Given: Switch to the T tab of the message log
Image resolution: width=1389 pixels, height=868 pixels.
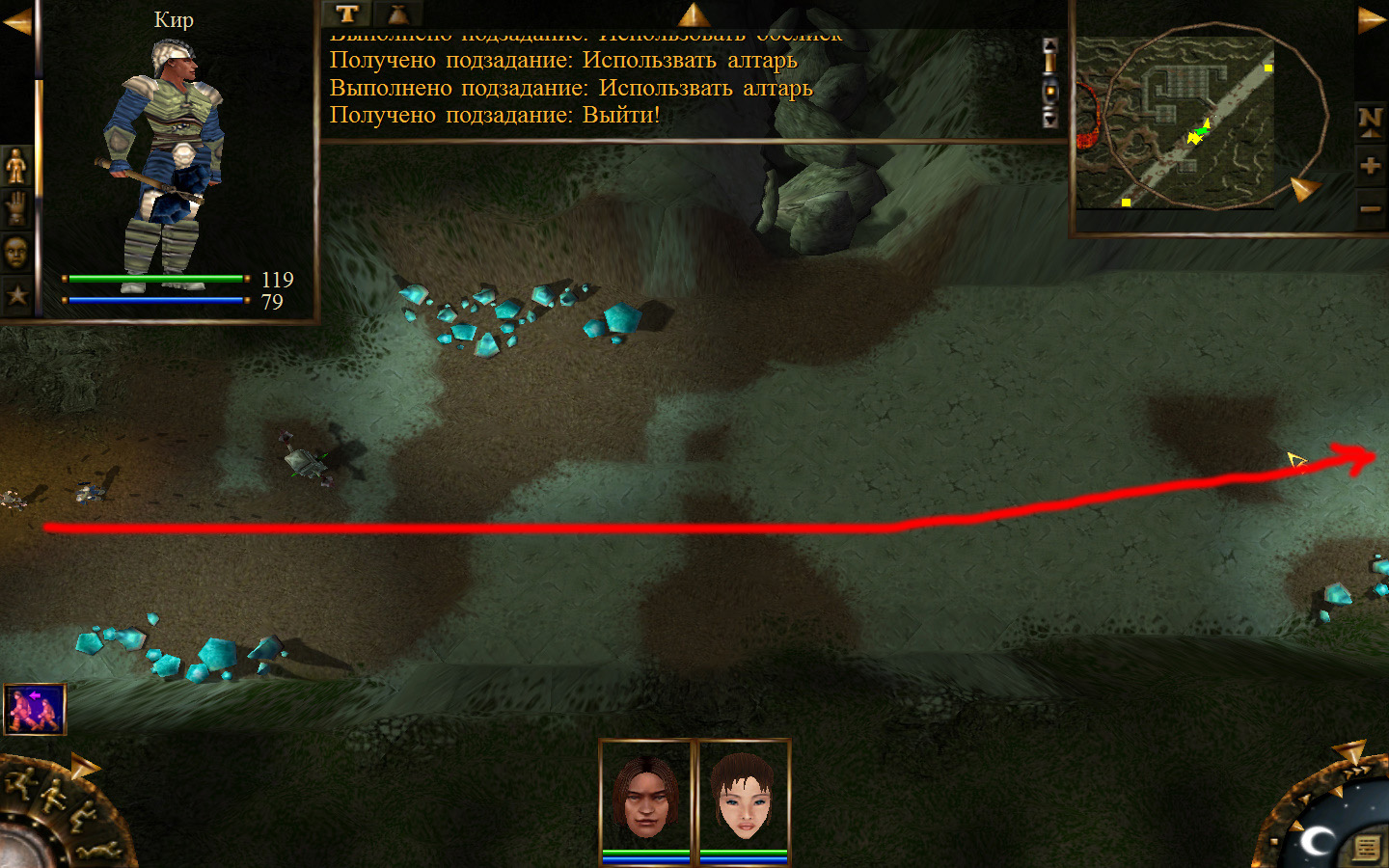Looking at the screenshot, I should point(347,14).
